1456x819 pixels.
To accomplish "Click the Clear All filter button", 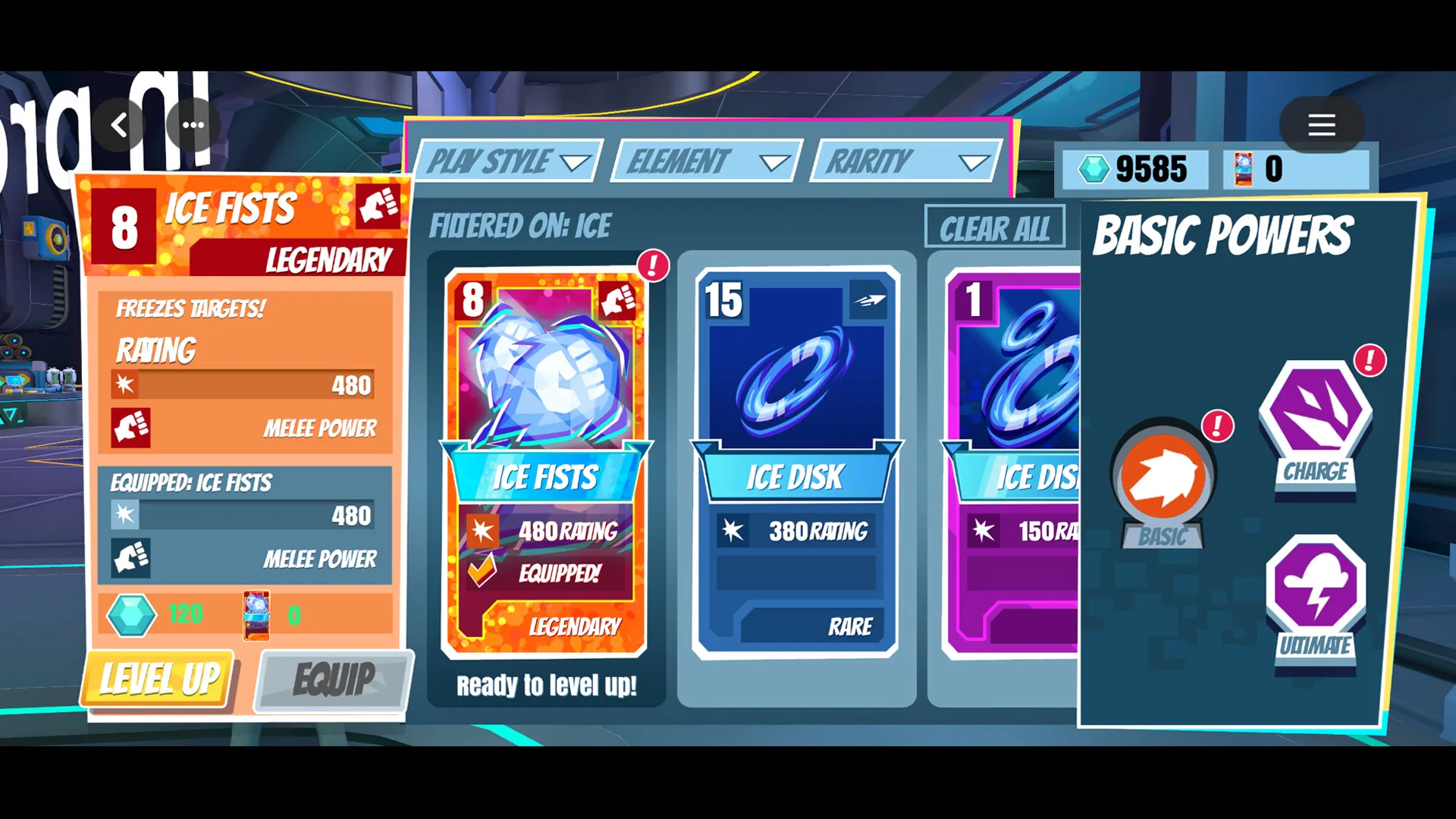I will (x=994, y=227).
